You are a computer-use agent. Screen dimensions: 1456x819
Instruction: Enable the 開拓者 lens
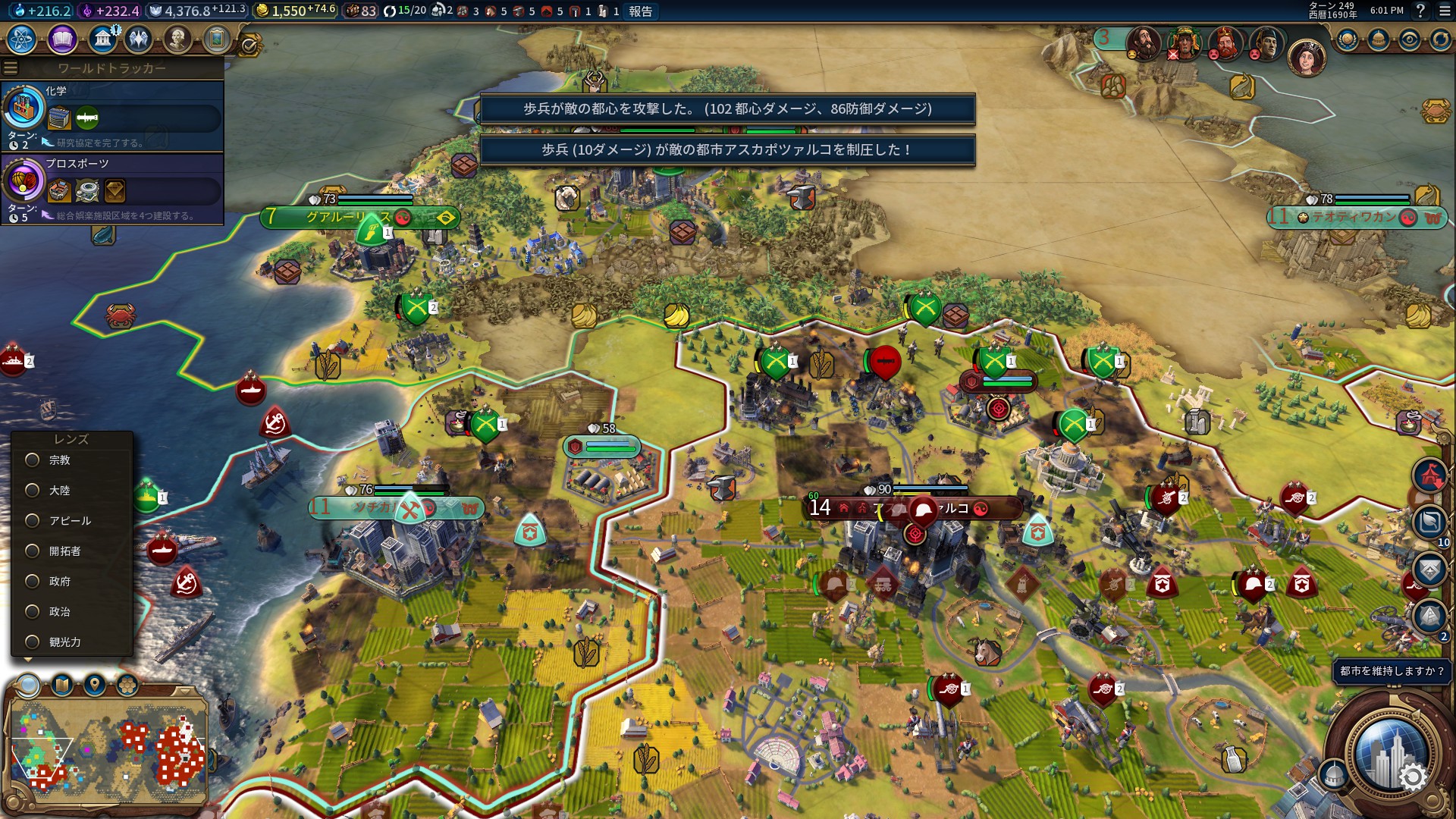pyautogui.click(x=33, y=551)
